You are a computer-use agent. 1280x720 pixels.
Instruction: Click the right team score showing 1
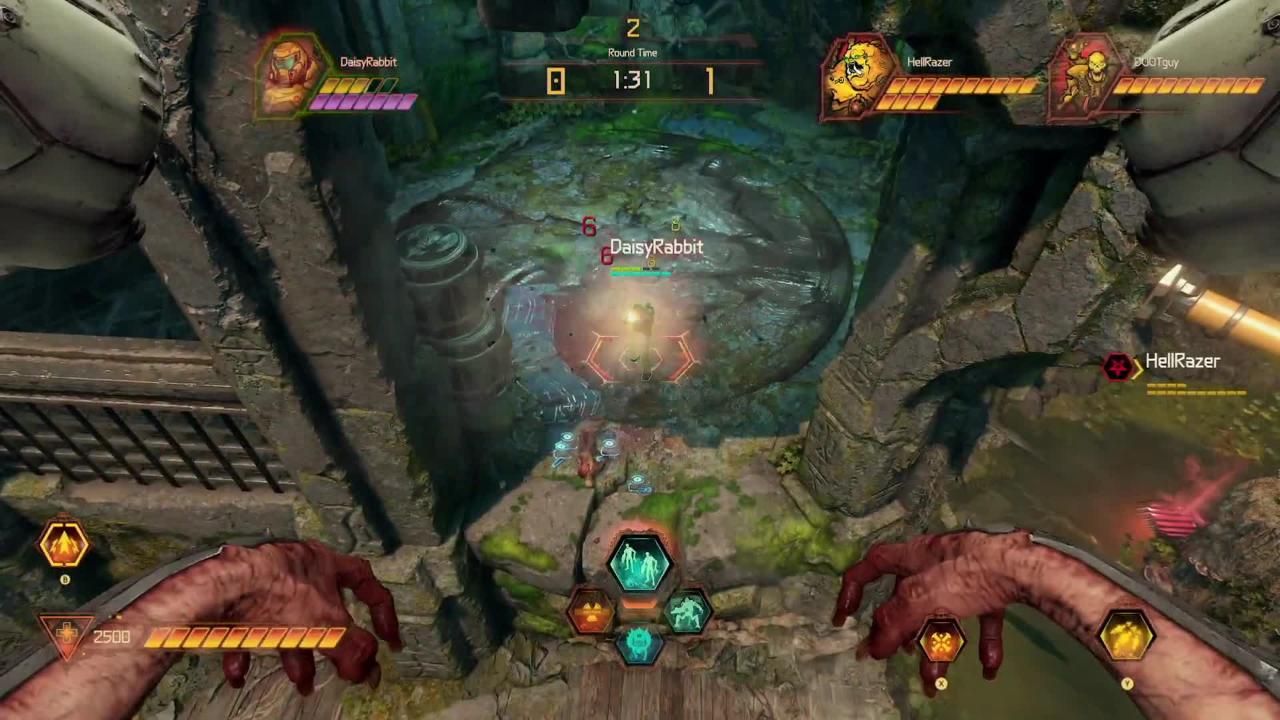point(710,82)
